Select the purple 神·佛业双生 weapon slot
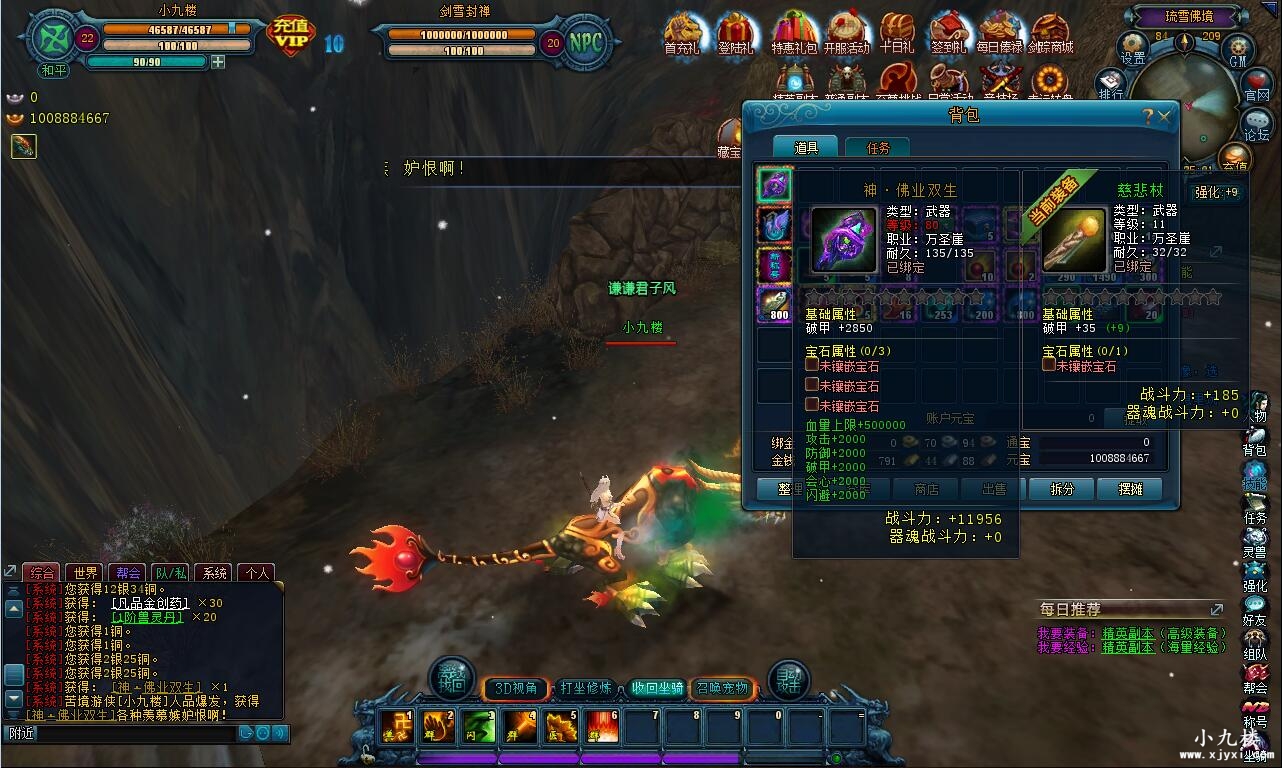Screen dimensions: 1282x768 click(774, 185)
